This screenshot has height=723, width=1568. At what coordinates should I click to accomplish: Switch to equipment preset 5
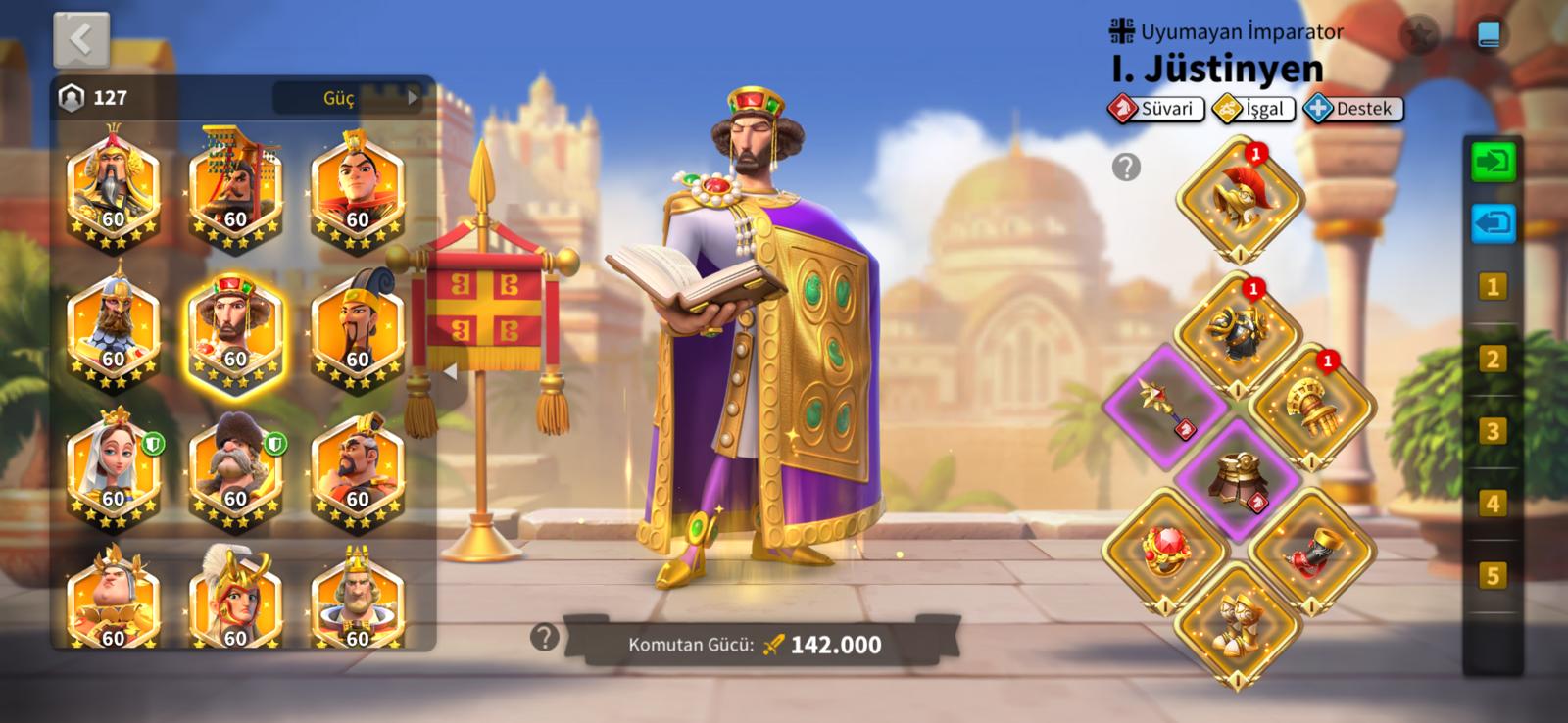coord(1492,575)
